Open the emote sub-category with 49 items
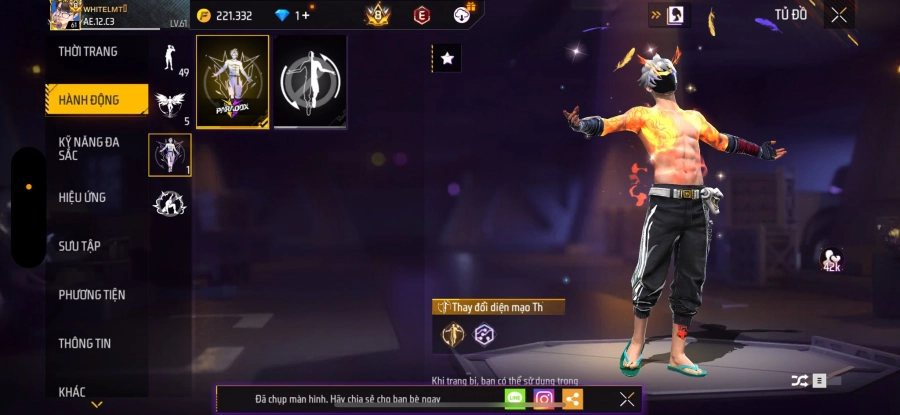 tap(169, 58)
